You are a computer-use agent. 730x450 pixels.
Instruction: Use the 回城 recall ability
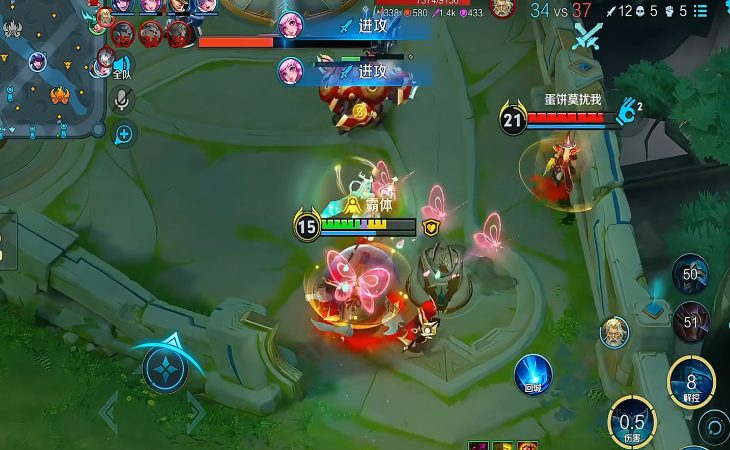coord(533,374)
